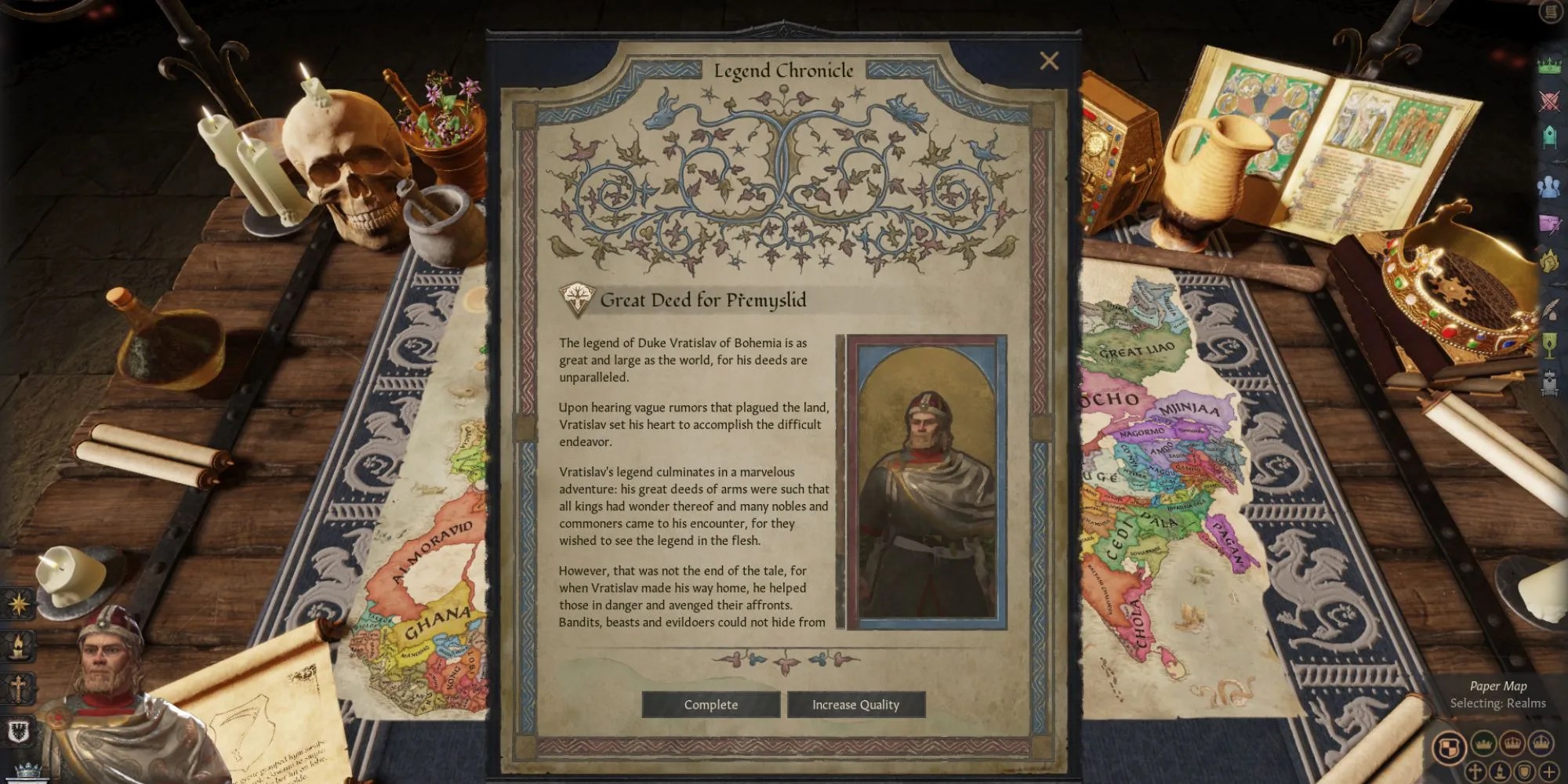Select the Realms shield map mode

click(x=1450, y=746)
